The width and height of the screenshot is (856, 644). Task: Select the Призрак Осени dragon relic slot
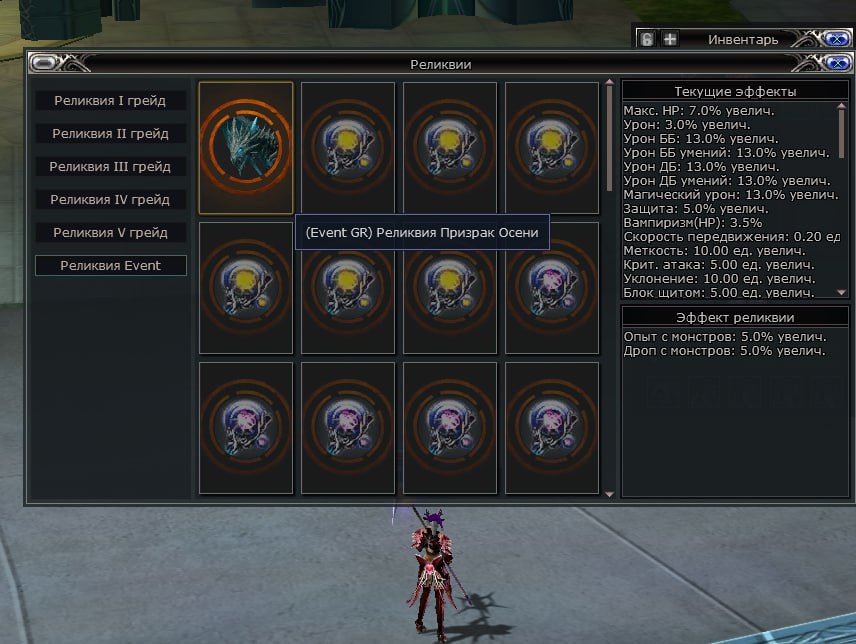[x=246, y=148]
